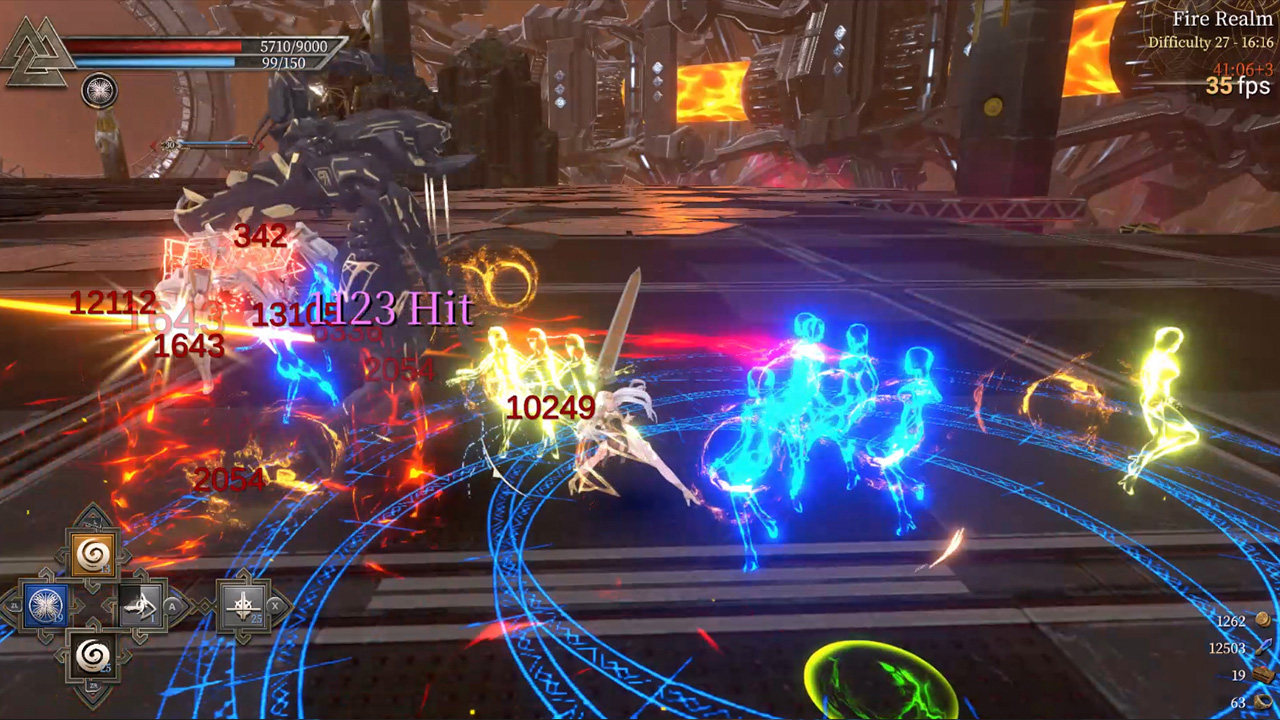Click the dark bird skill bound to A
The width and height of the screenshot is (1280, 720).
[139, 605]
